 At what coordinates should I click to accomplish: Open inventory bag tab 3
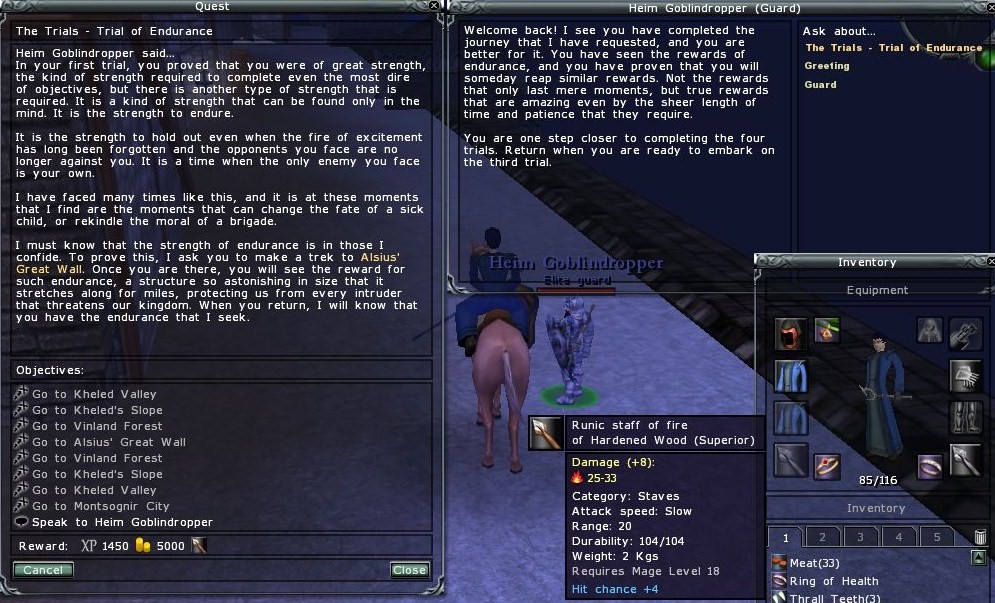pos(861,537)
